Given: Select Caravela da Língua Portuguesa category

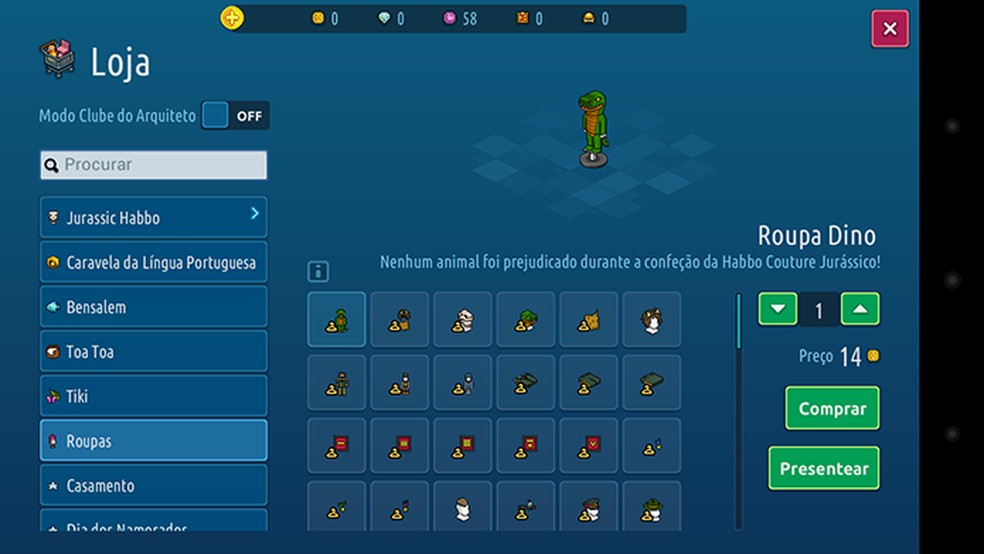Looking at the screenshot, I should pyautogui.click(x=153, y=263).
